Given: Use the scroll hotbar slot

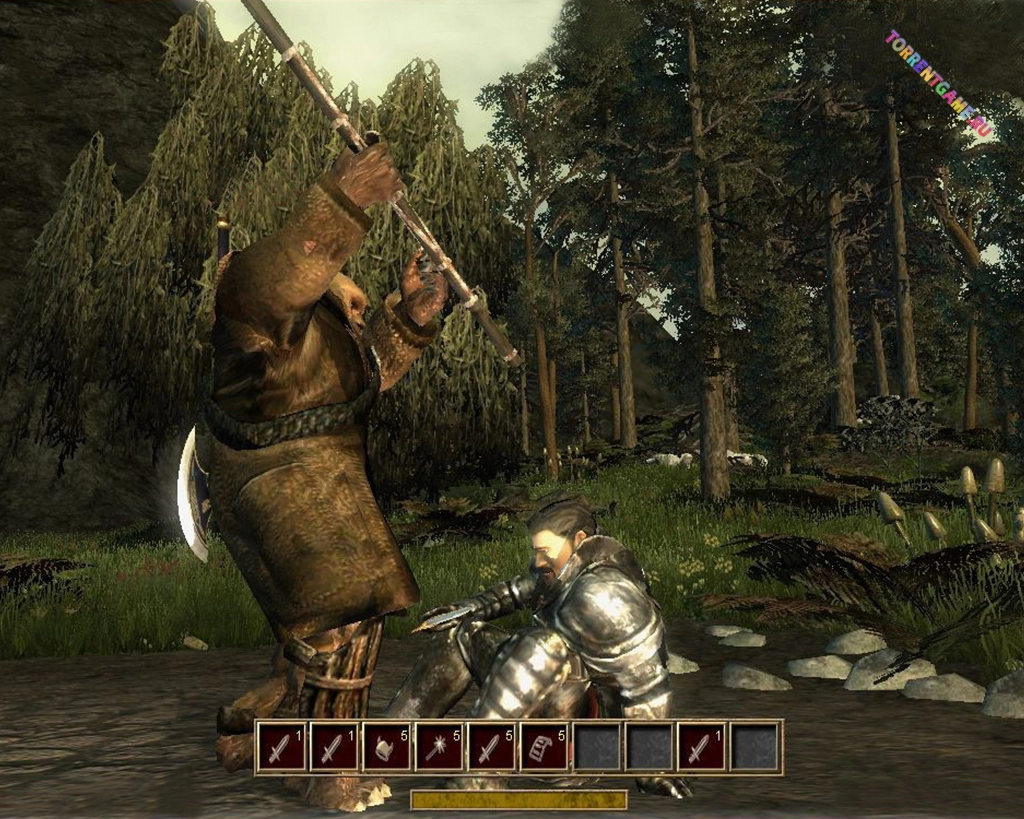Looking at the screenshot, I should (544, 747).
